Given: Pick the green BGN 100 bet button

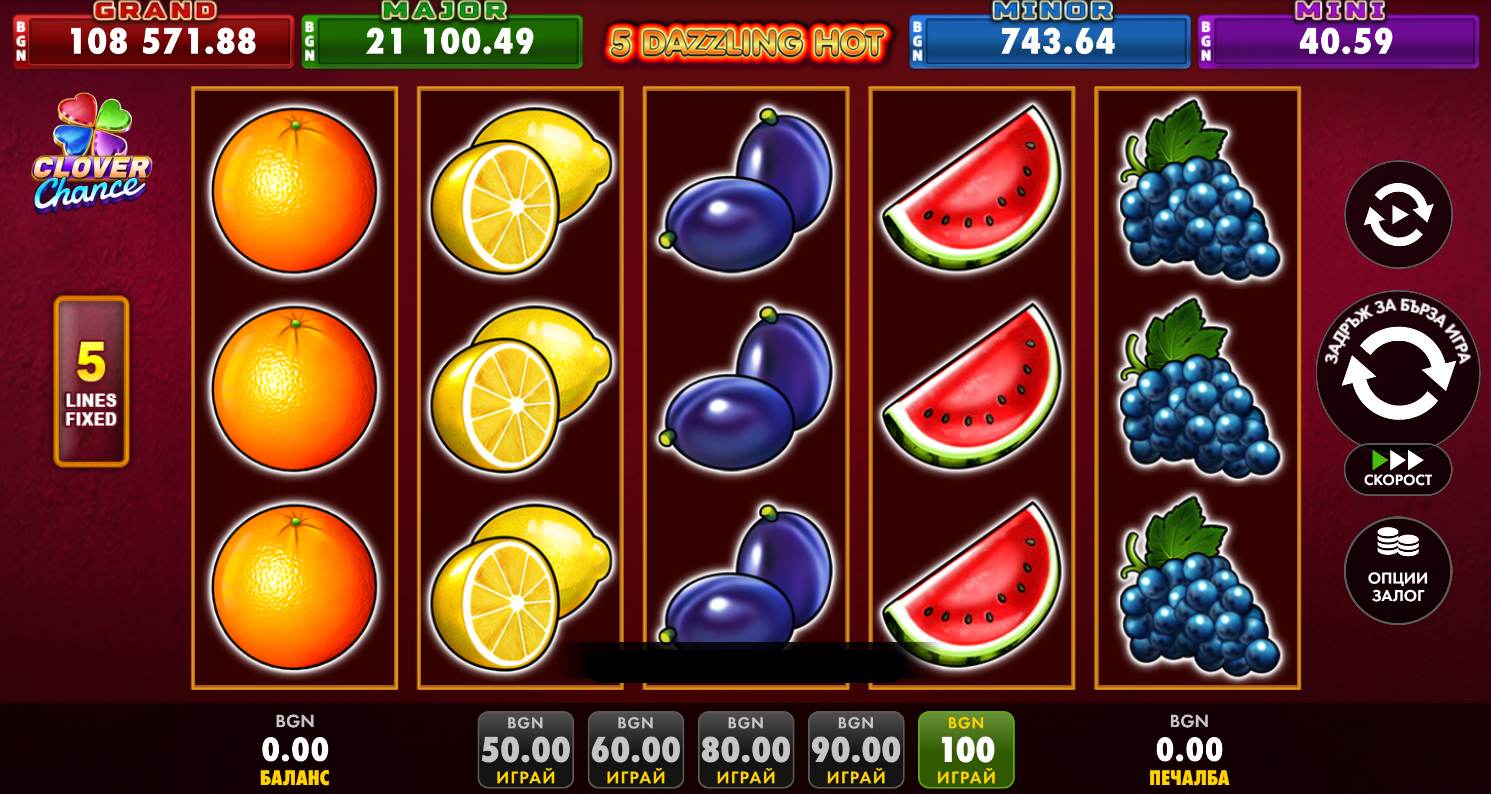Looking at the screenshot, I should point(965,750).
